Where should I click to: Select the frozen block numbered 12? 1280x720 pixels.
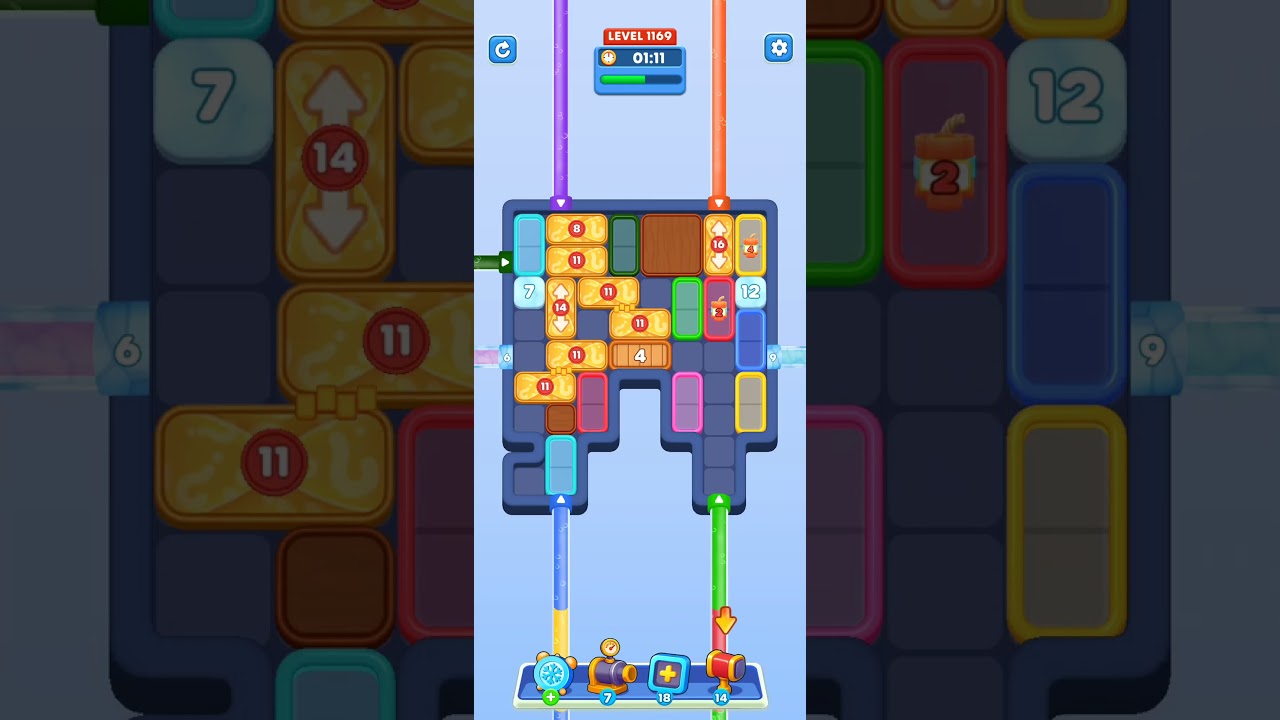tap(749, 292)
